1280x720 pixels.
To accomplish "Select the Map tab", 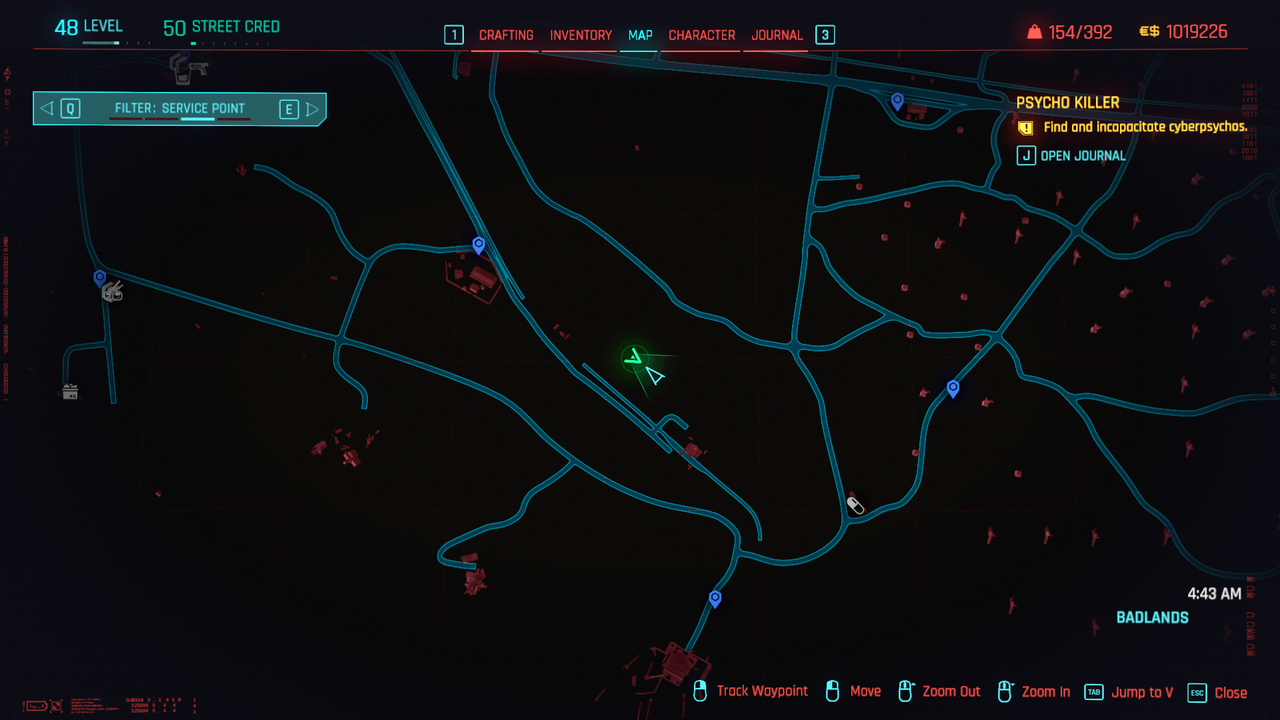I will click(x=640, y=35).
